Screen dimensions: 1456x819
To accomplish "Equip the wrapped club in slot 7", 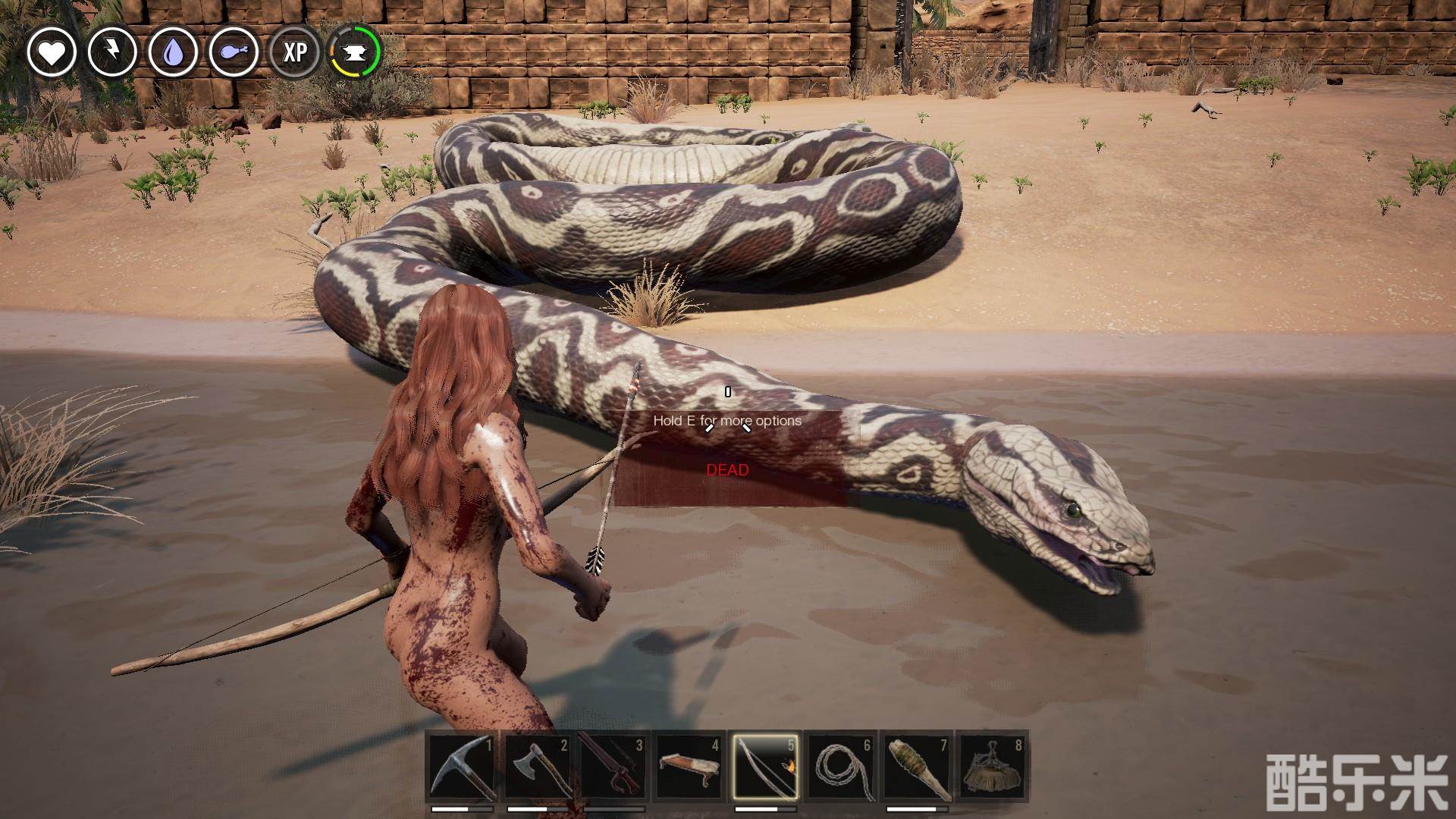I will pyautogui.click(x=917, y=767).
